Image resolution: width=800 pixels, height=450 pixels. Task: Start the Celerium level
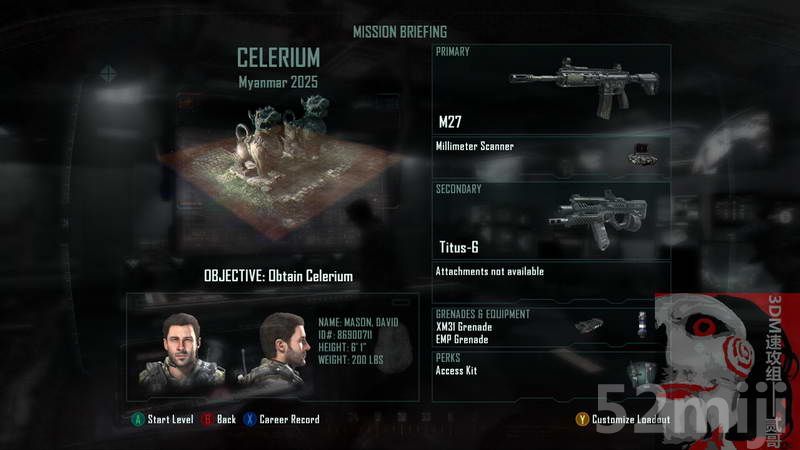pos(163,419)
